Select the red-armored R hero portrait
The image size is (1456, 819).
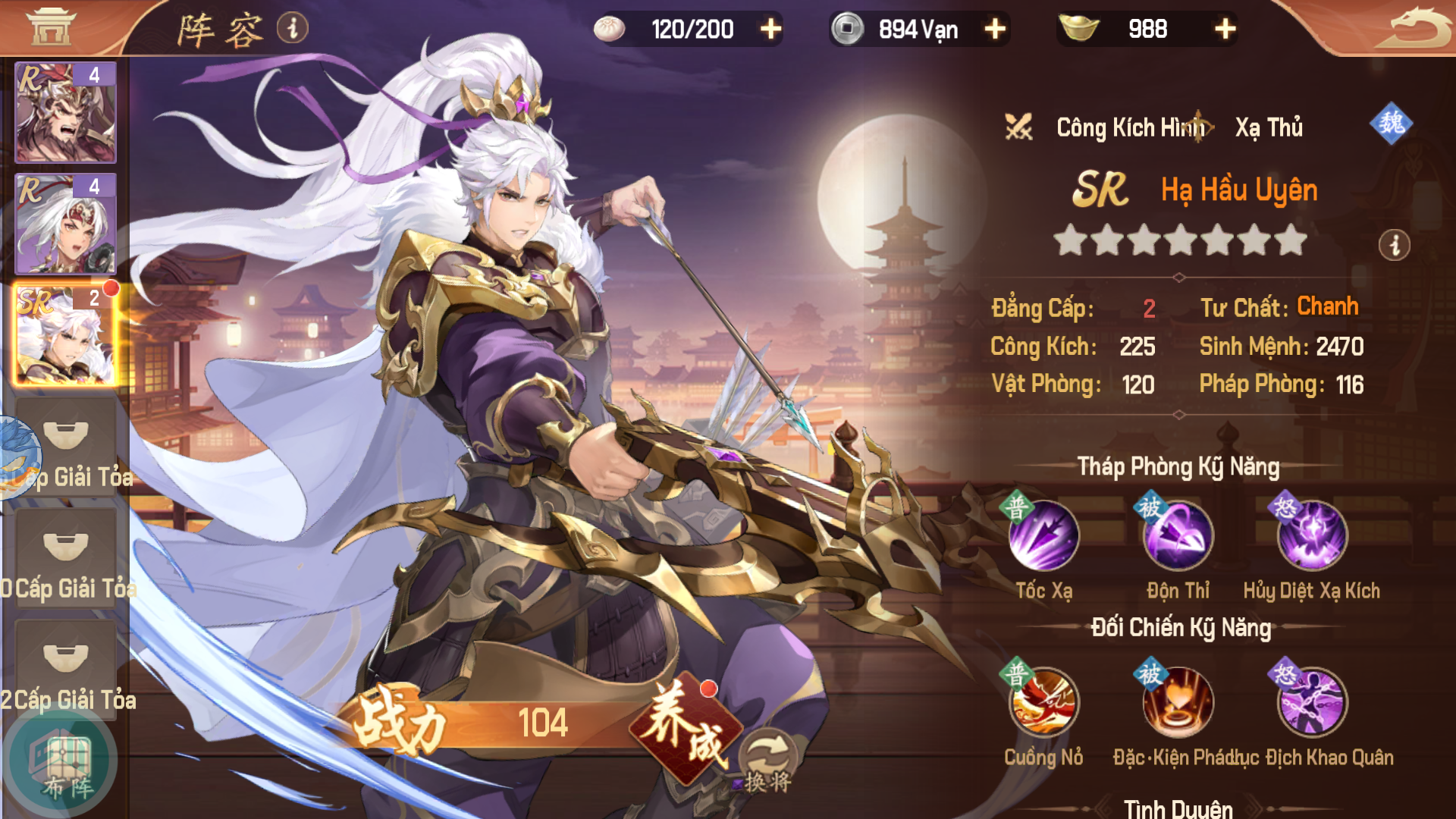pyautogui.click(x=66, y=112)
